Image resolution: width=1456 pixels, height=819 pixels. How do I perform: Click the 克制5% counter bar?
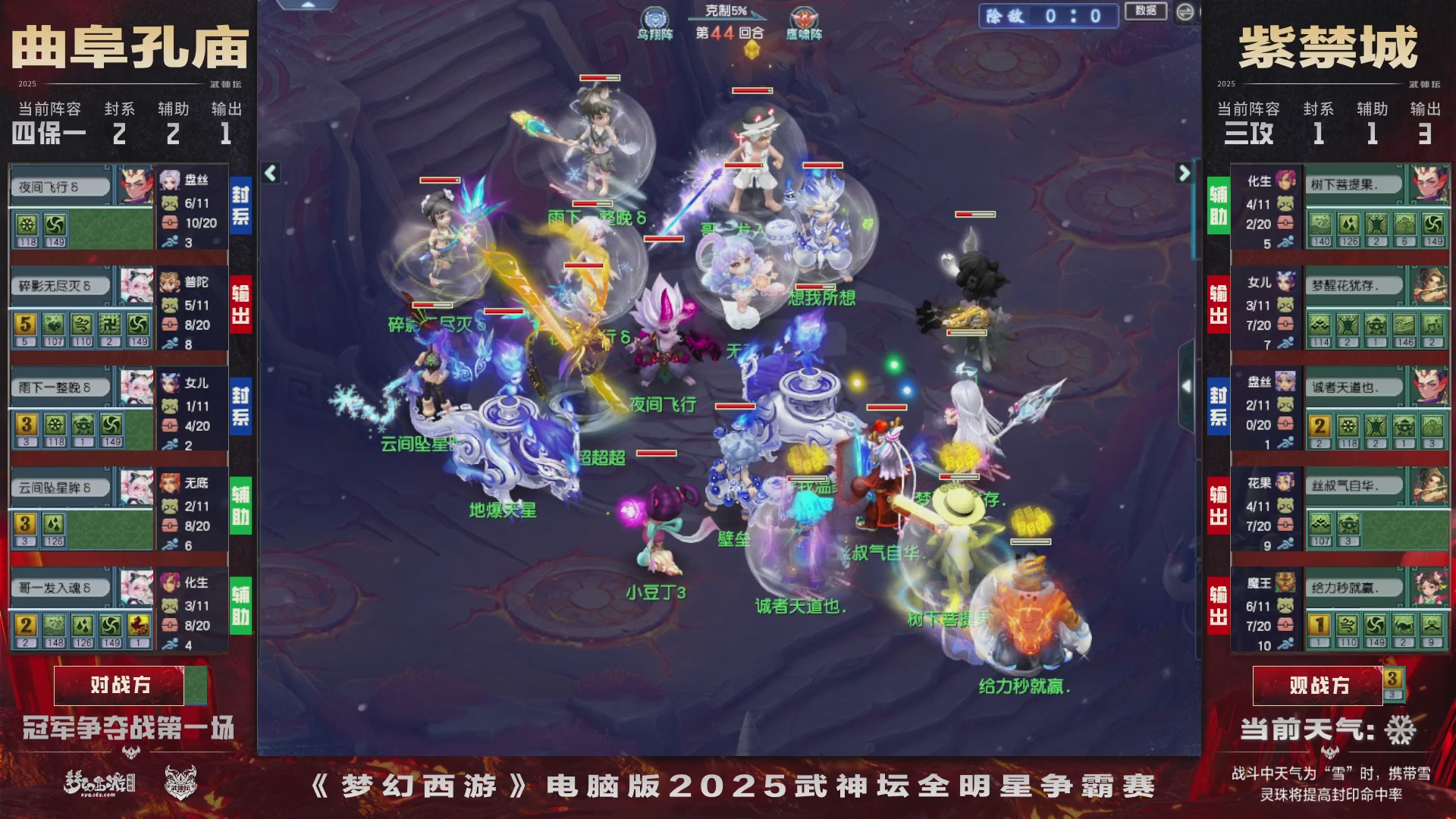(726, 11)
